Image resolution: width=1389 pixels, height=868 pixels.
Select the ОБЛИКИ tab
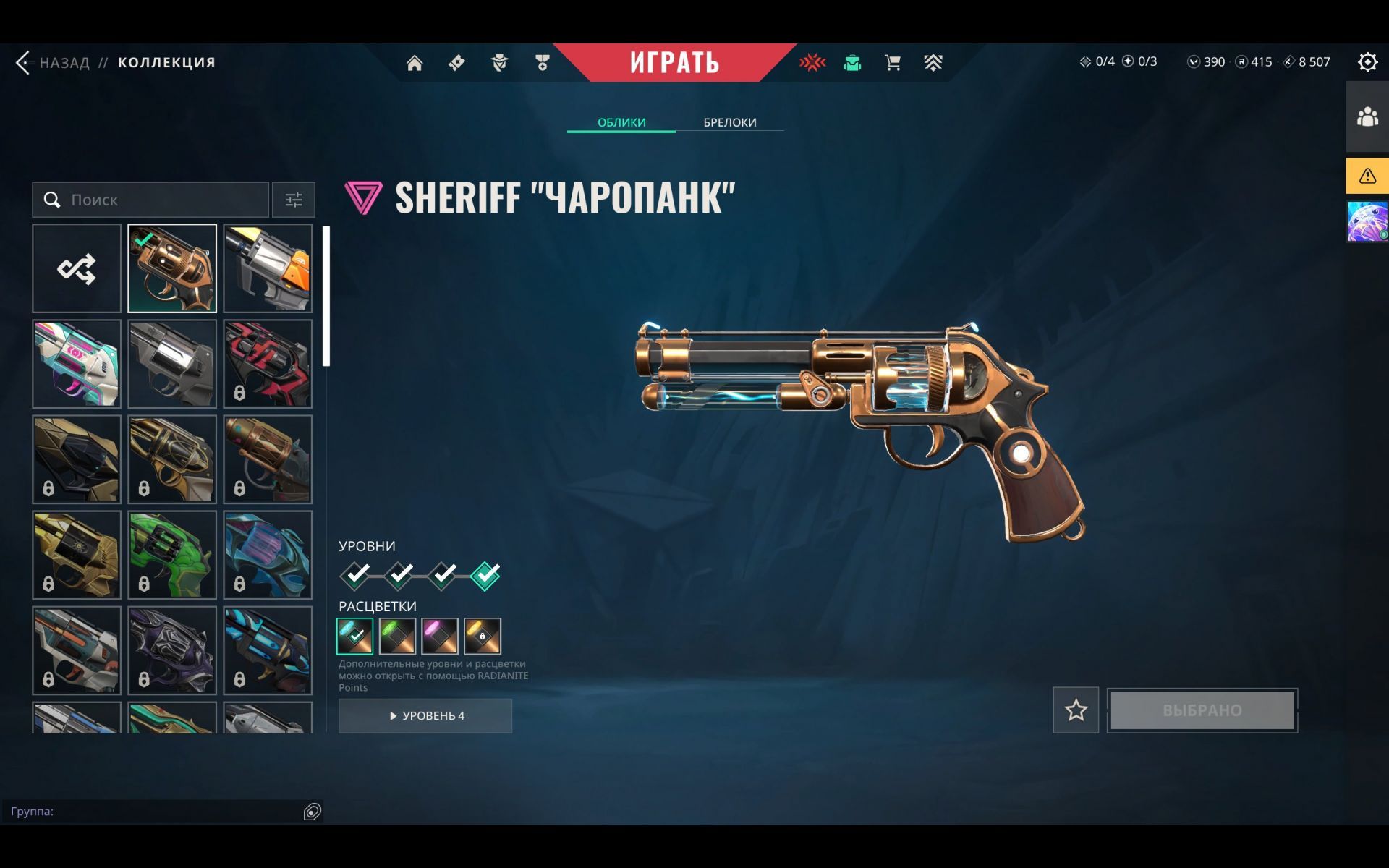point(621,122)
